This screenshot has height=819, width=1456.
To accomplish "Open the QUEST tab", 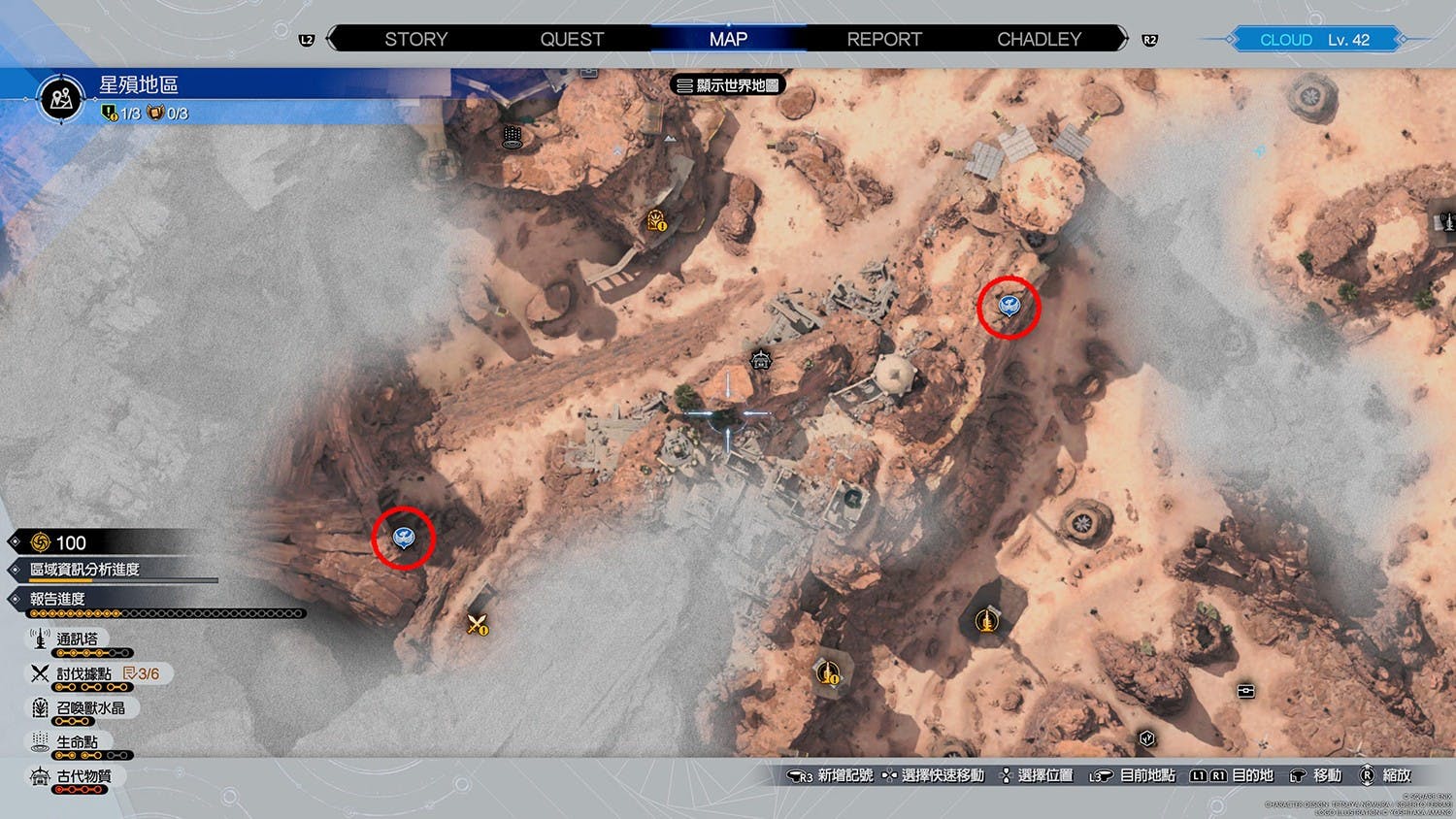I will tap(572, 40).
